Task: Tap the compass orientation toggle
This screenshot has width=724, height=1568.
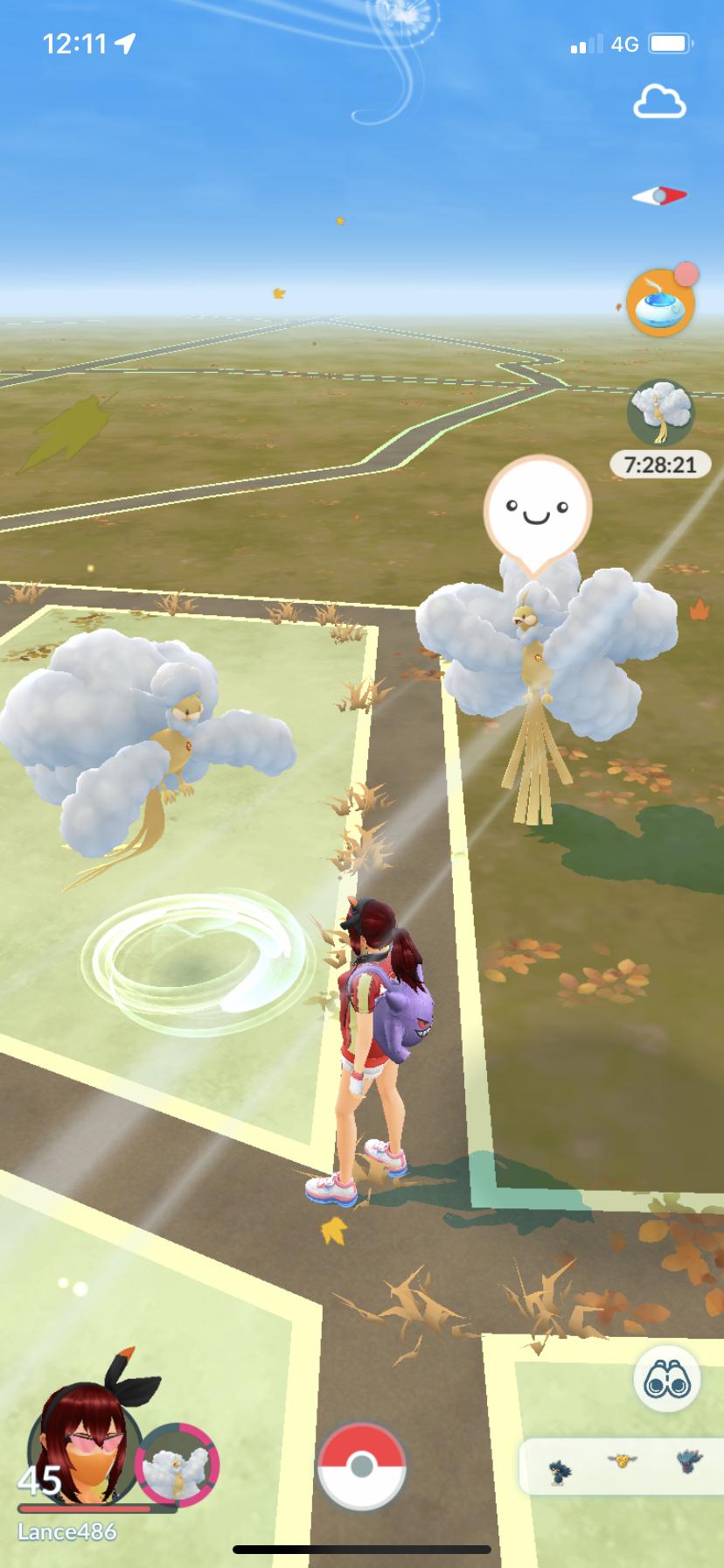Action: click(x=659, y=196)
